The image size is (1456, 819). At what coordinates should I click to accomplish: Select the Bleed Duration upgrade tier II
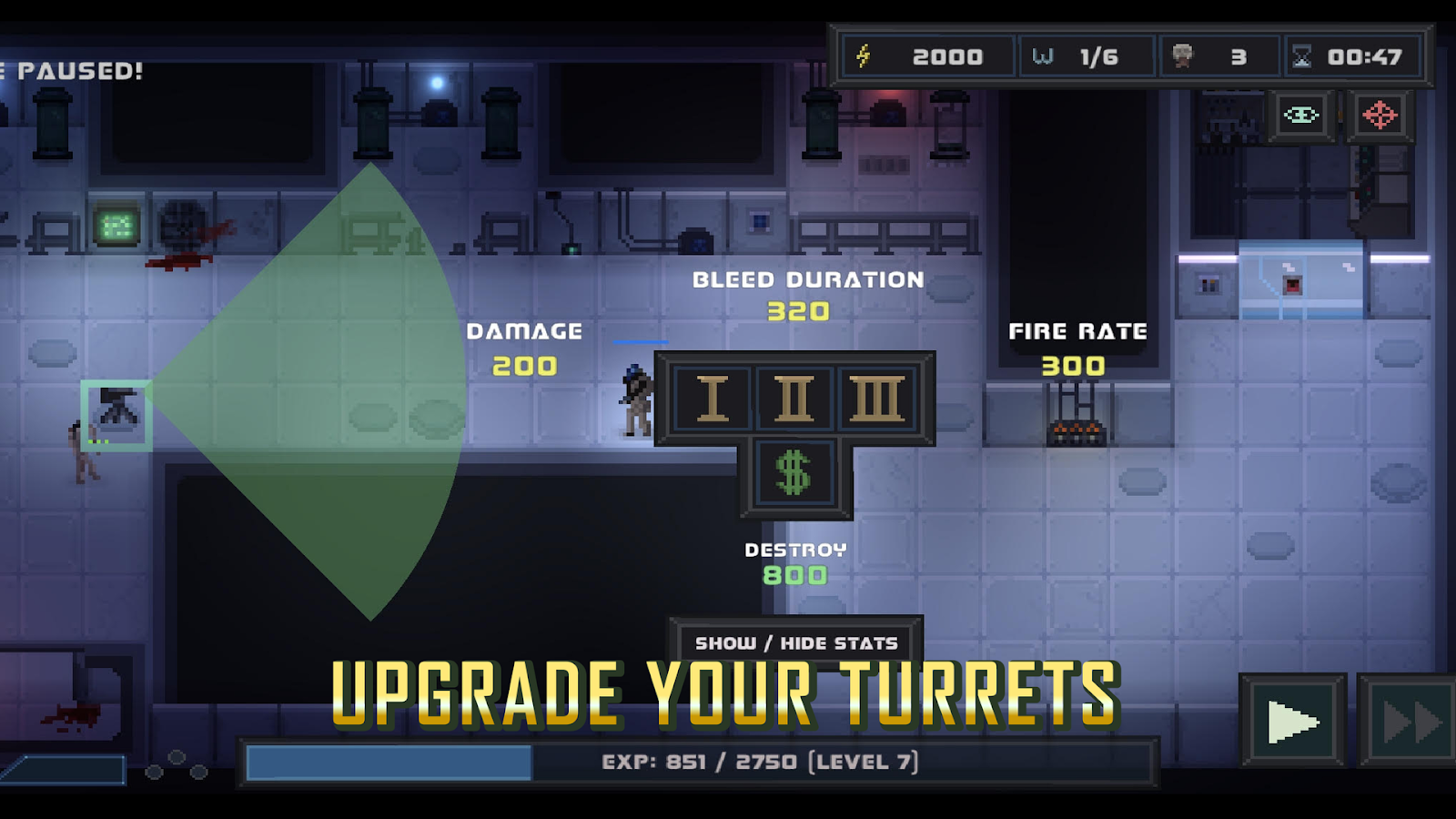tap(794, 399)
